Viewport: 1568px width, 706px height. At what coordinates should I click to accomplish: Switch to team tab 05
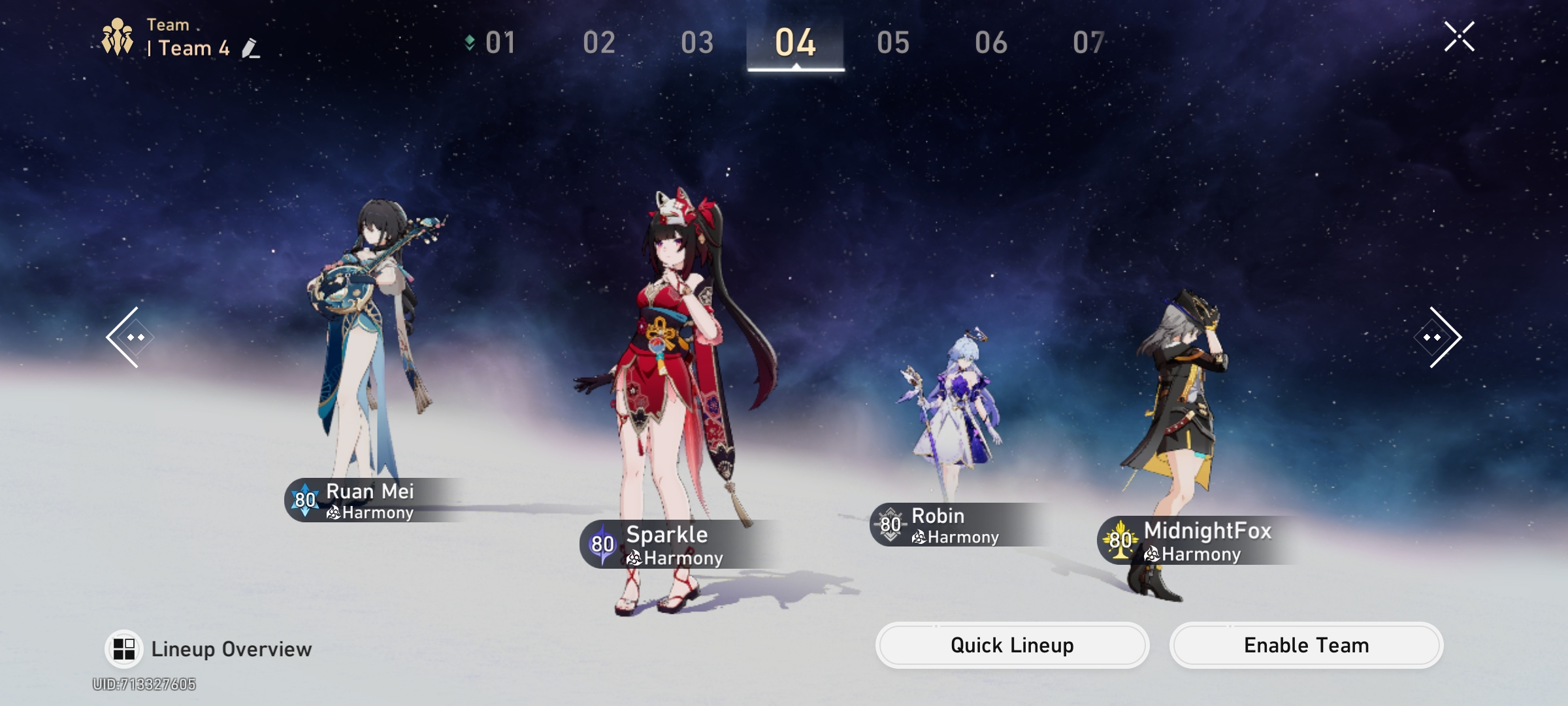(x=893, y=43)
